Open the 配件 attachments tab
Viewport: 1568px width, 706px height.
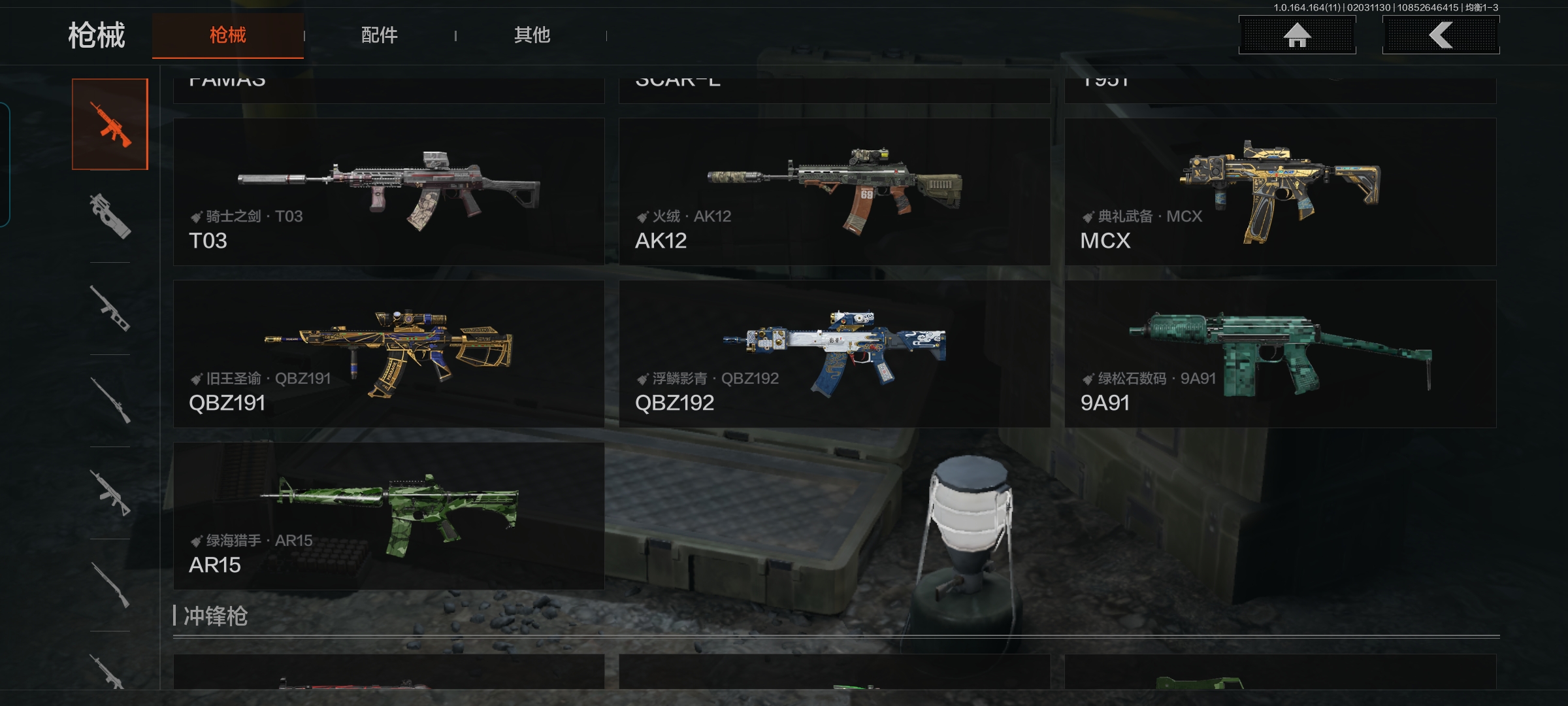click(380, 35)
